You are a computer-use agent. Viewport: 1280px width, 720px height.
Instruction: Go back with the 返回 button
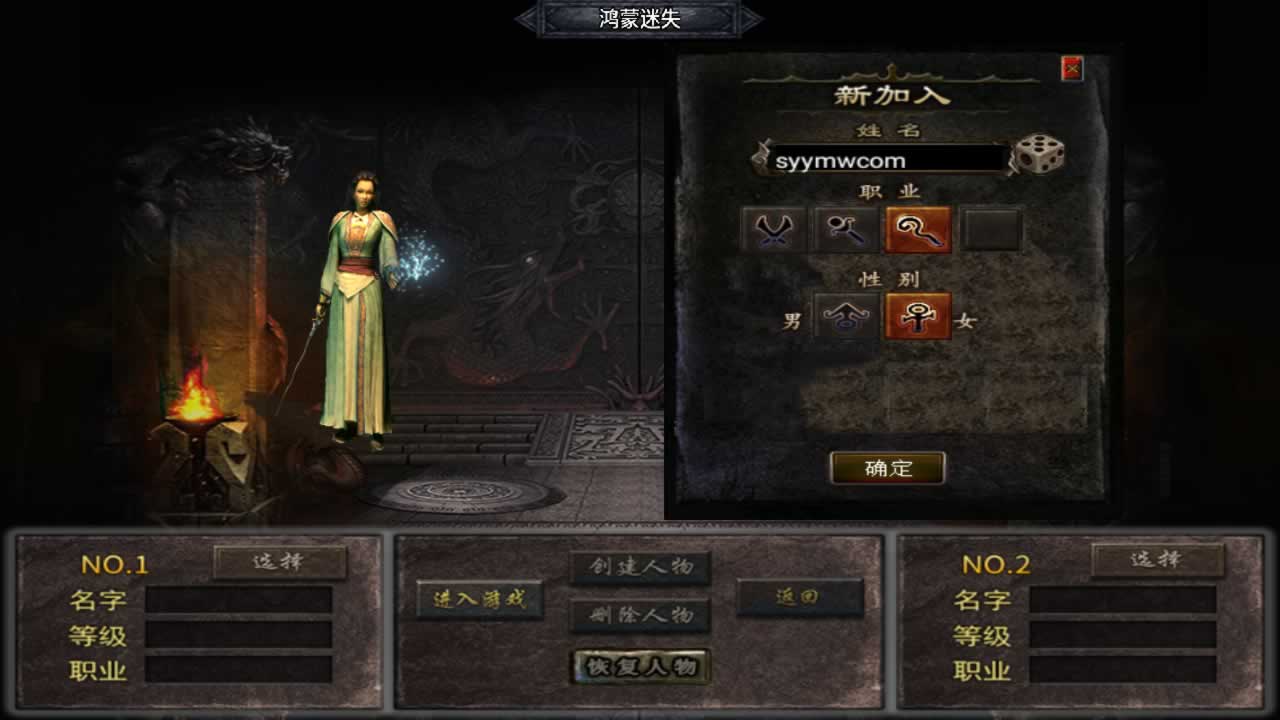pos(799,597)
